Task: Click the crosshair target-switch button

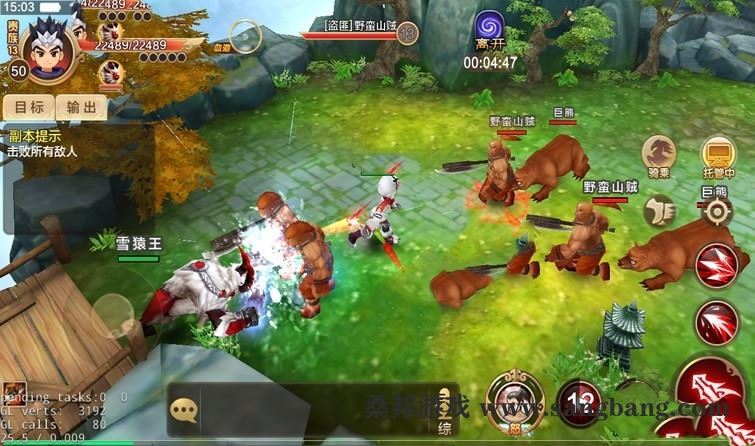Action: click(x=716, y=210)
